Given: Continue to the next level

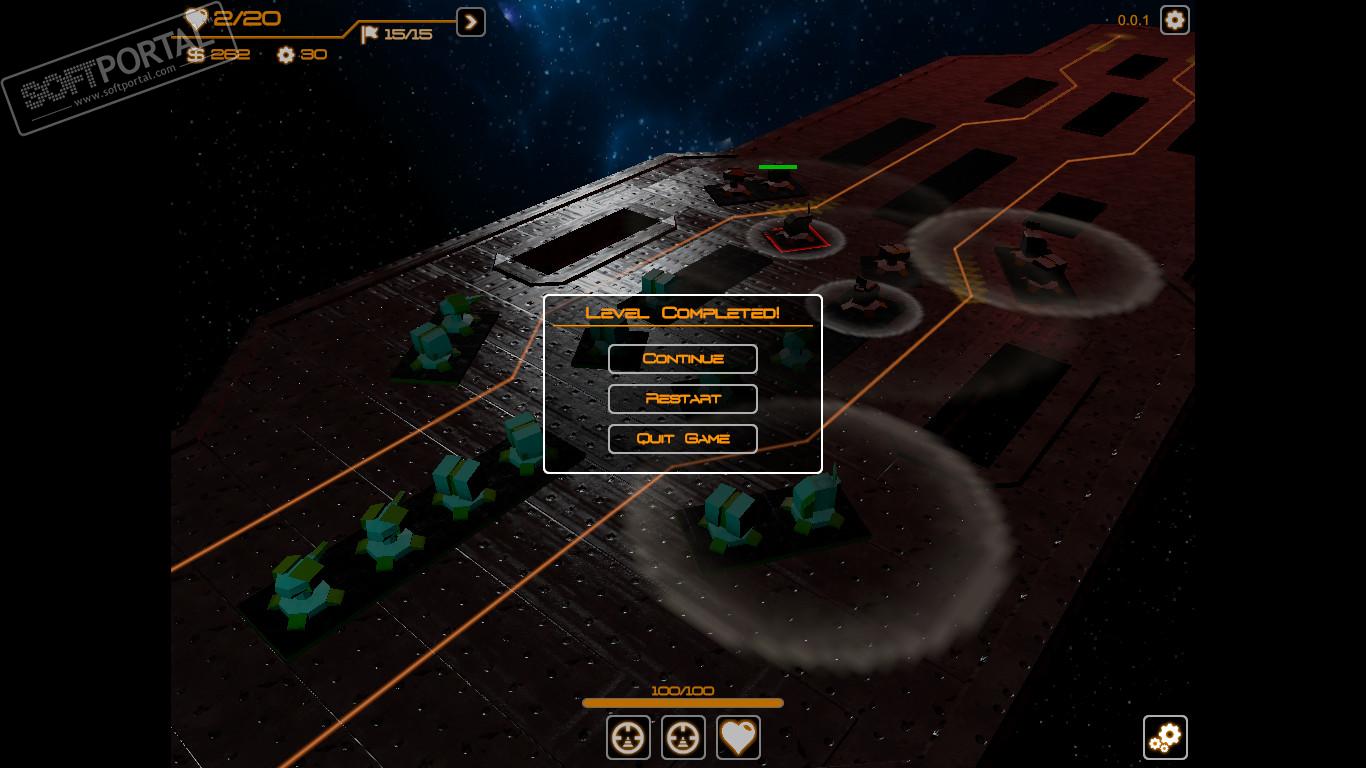Looking at the screenshot, I should tap(683, 359).
